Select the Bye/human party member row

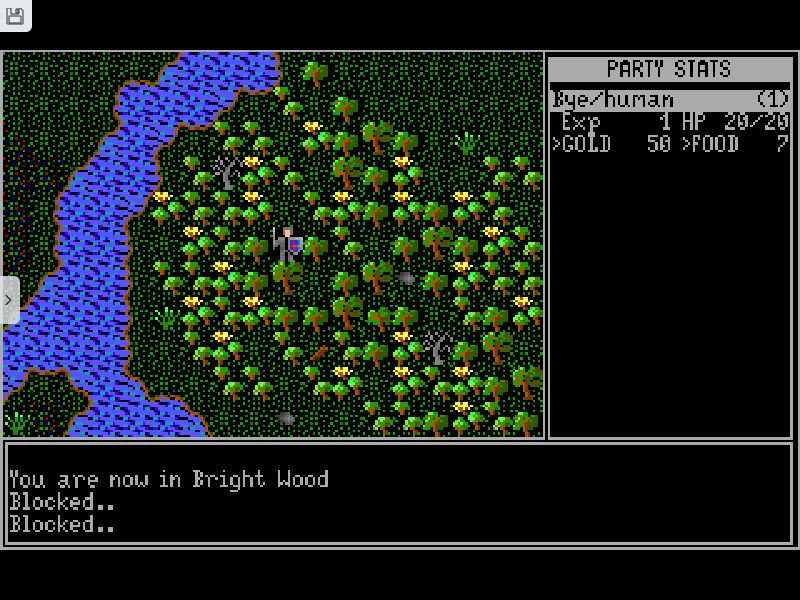[669, 100]
